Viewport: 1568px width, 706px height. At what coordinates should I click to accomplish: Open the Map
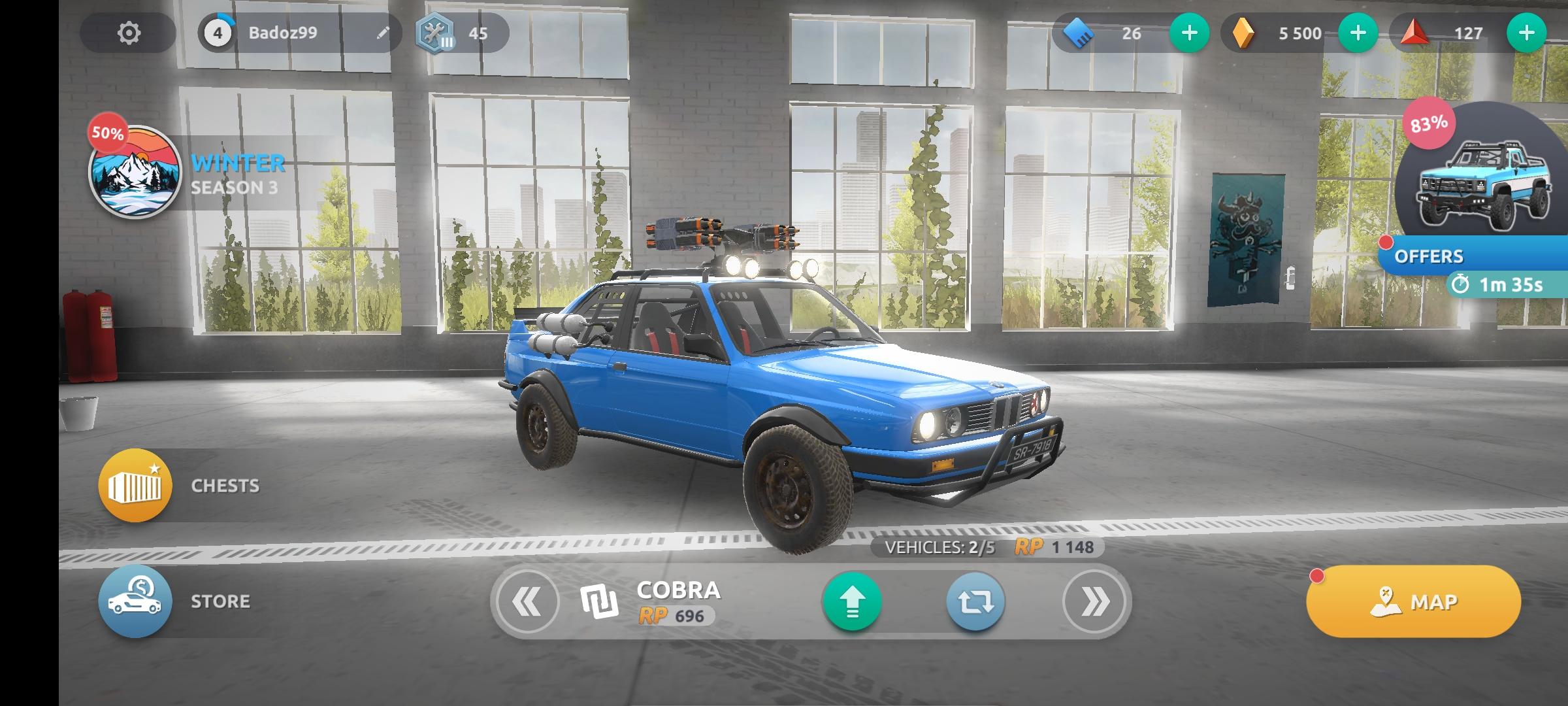coord(1413,601)
